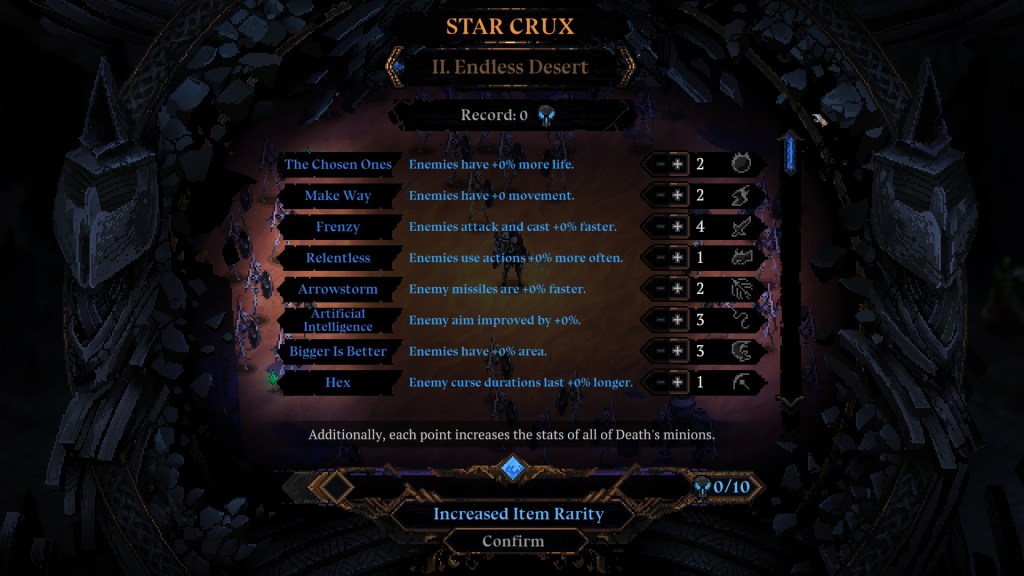Screen dimensions: 1024x576
Task: Select the Hex modifier row
Action: point(337,382)
